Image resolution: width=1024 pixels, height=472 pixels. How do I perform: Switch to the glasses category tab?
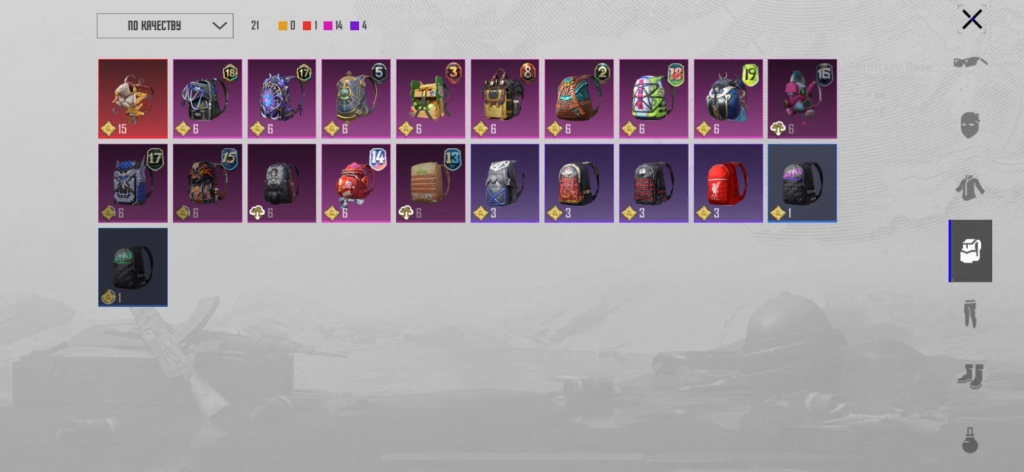[970, 62]
